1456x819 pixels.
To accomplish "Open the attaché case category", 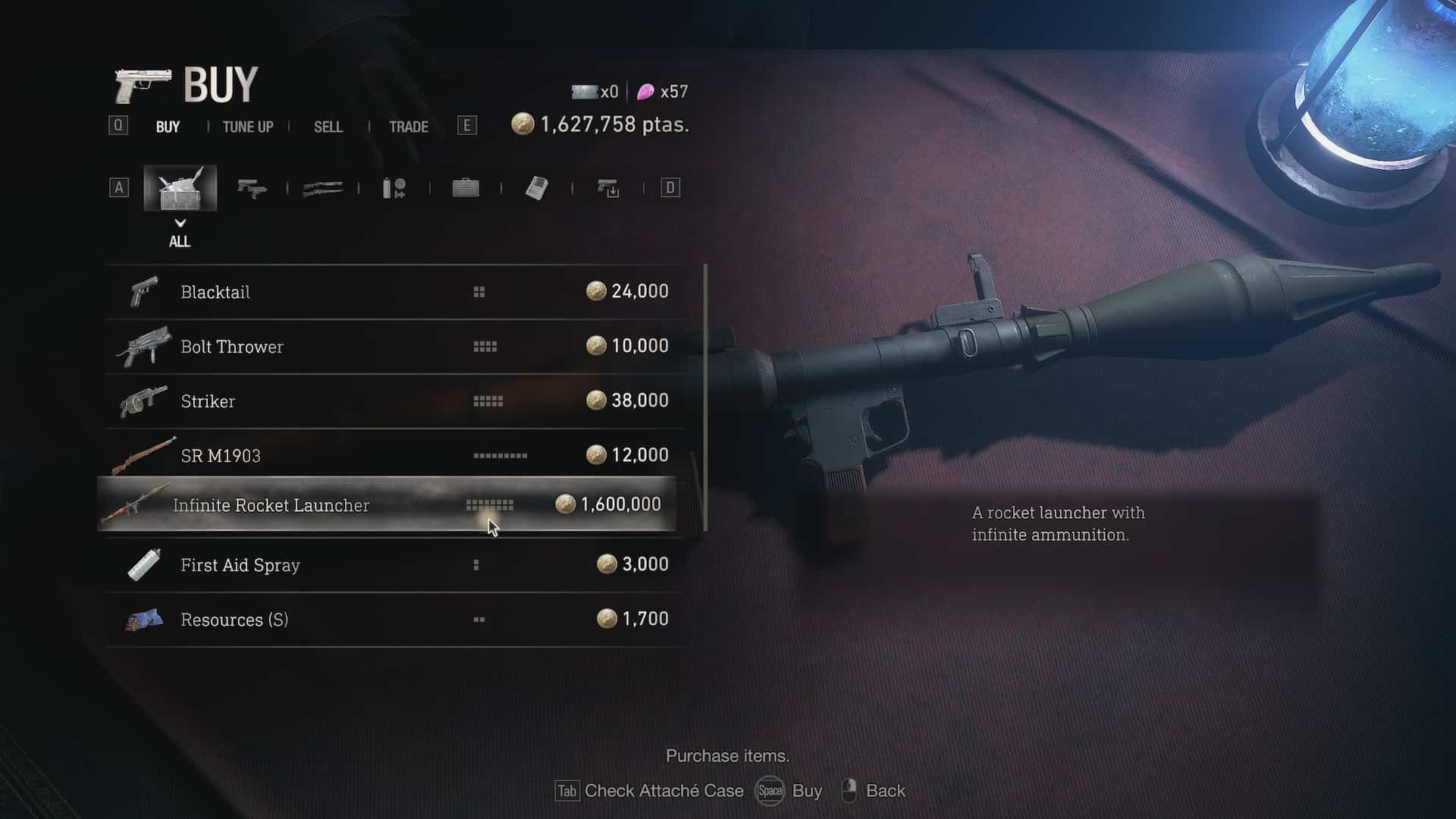I will pos(466,188).
